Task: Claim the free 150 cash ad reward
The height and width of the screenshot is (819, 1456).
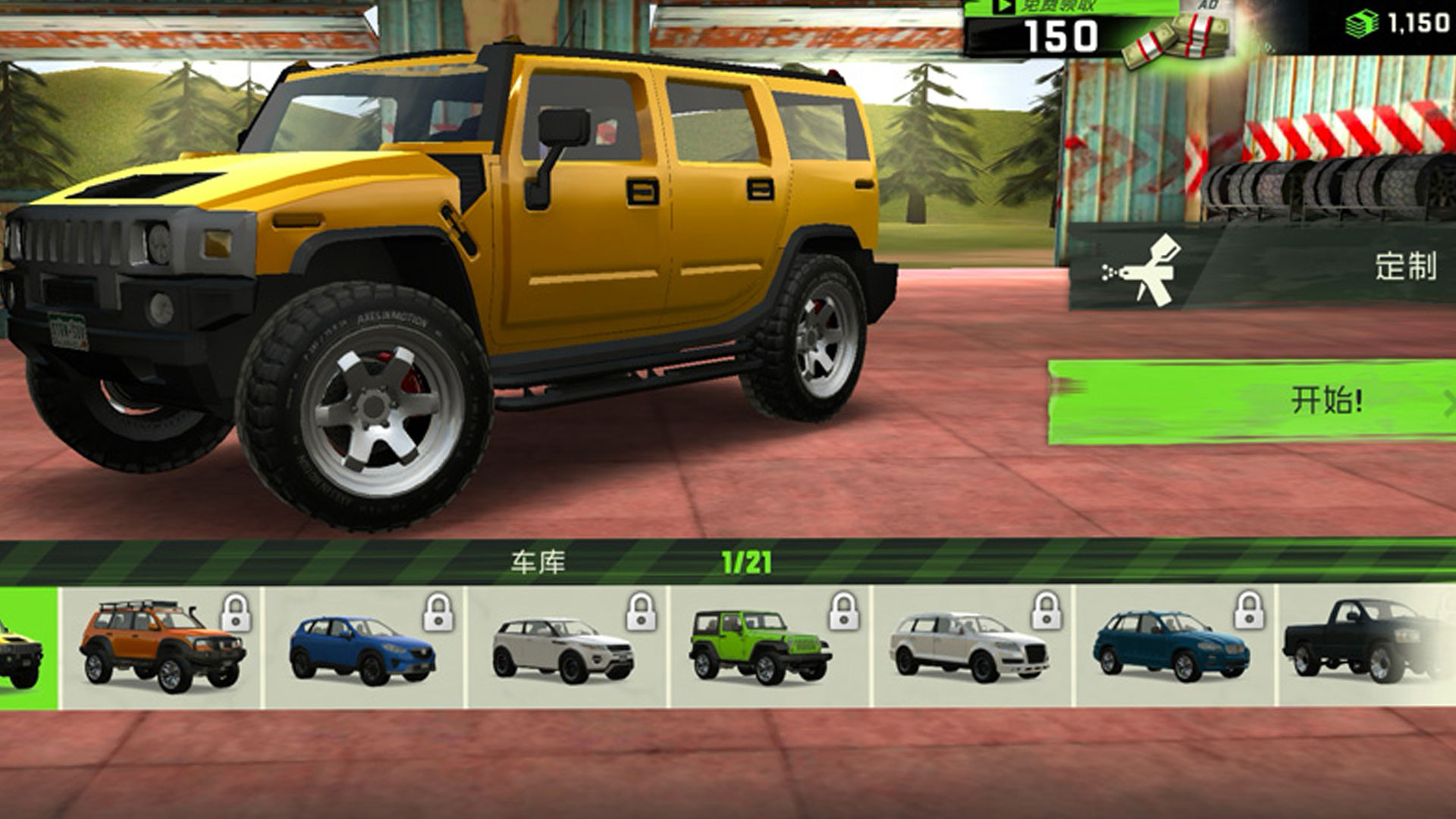Action: click(1096, 30)
